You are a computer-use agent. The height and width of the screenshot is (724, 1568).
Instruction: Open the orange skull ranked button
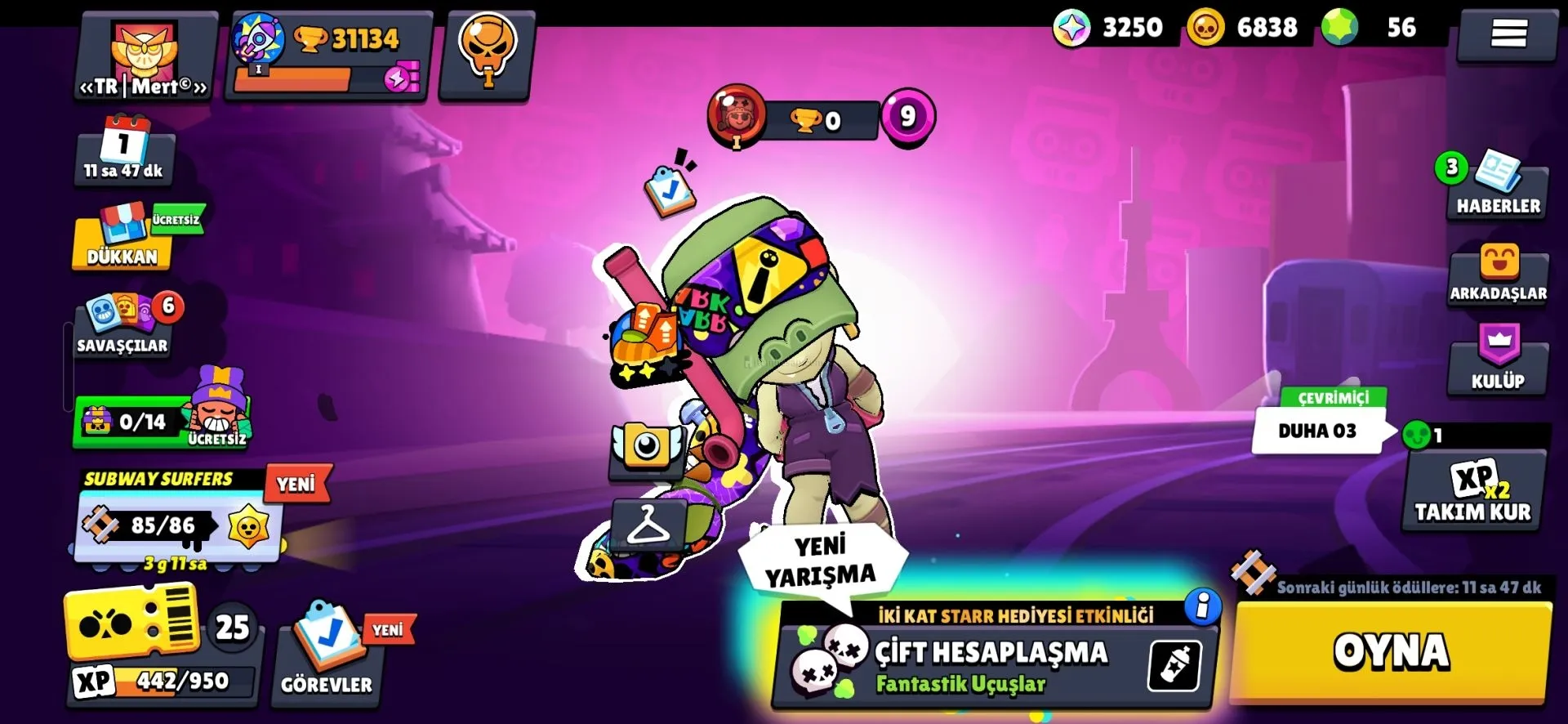pyautogui.click(x=487, y=53)
